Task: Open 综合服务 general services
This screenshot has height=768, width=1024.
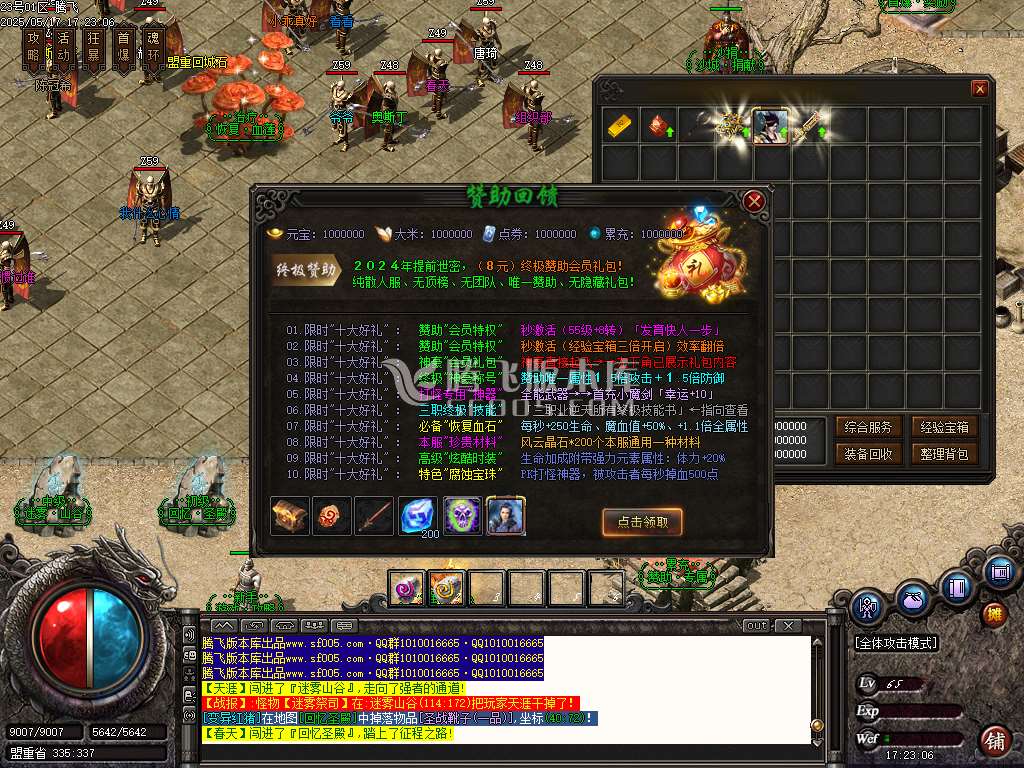Action: coord(866,427)
